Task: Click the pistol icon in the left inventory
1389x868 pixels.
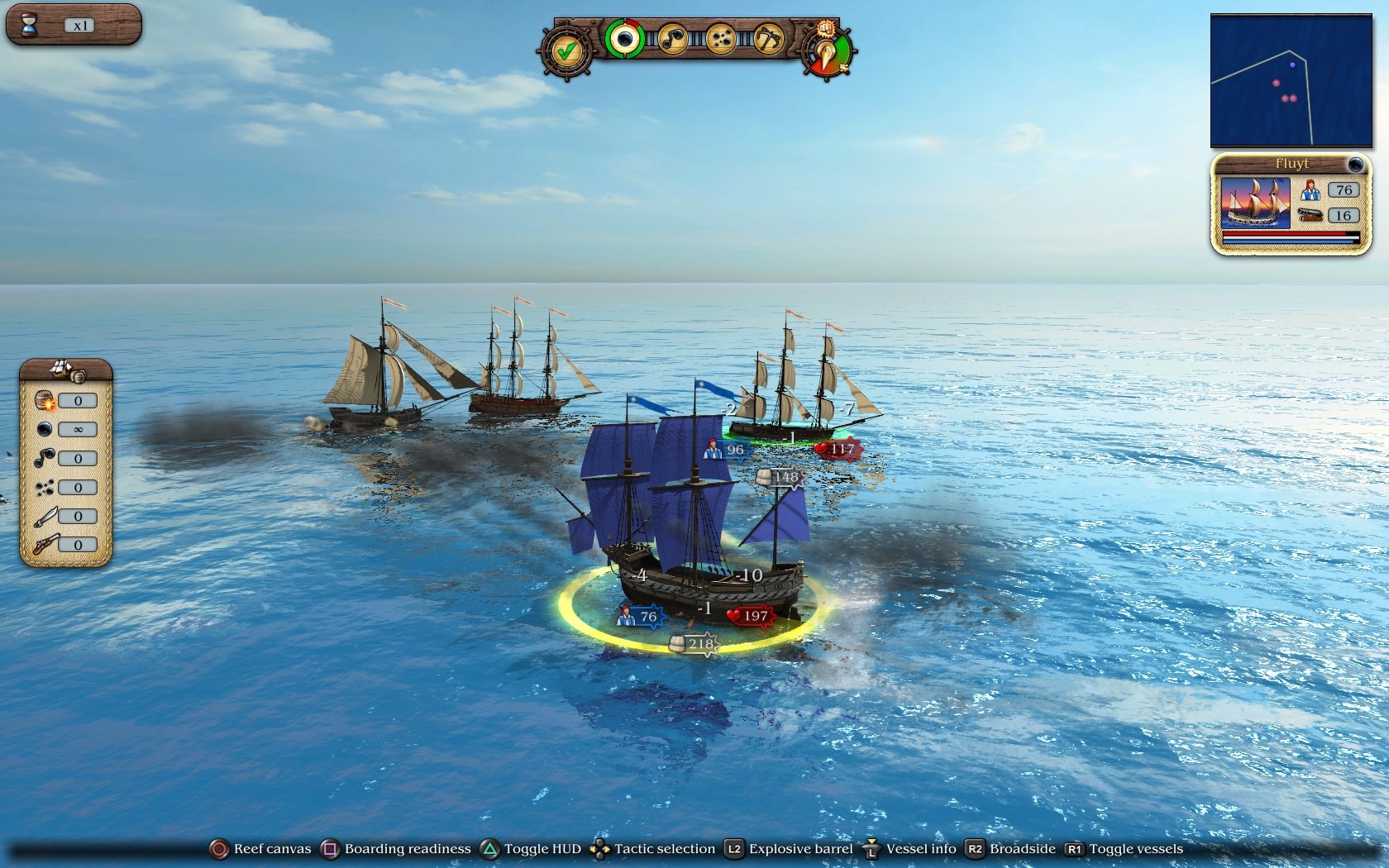Action: pos(47,544)
